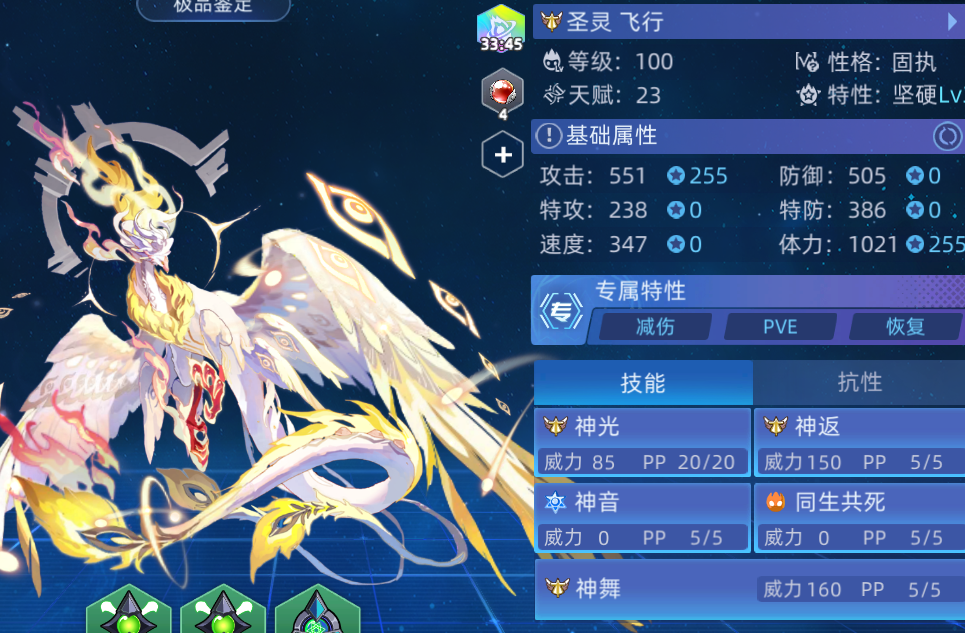Add an item with the plus slot
Viewport: 965px width, 633px height.
tap(502, 155)
